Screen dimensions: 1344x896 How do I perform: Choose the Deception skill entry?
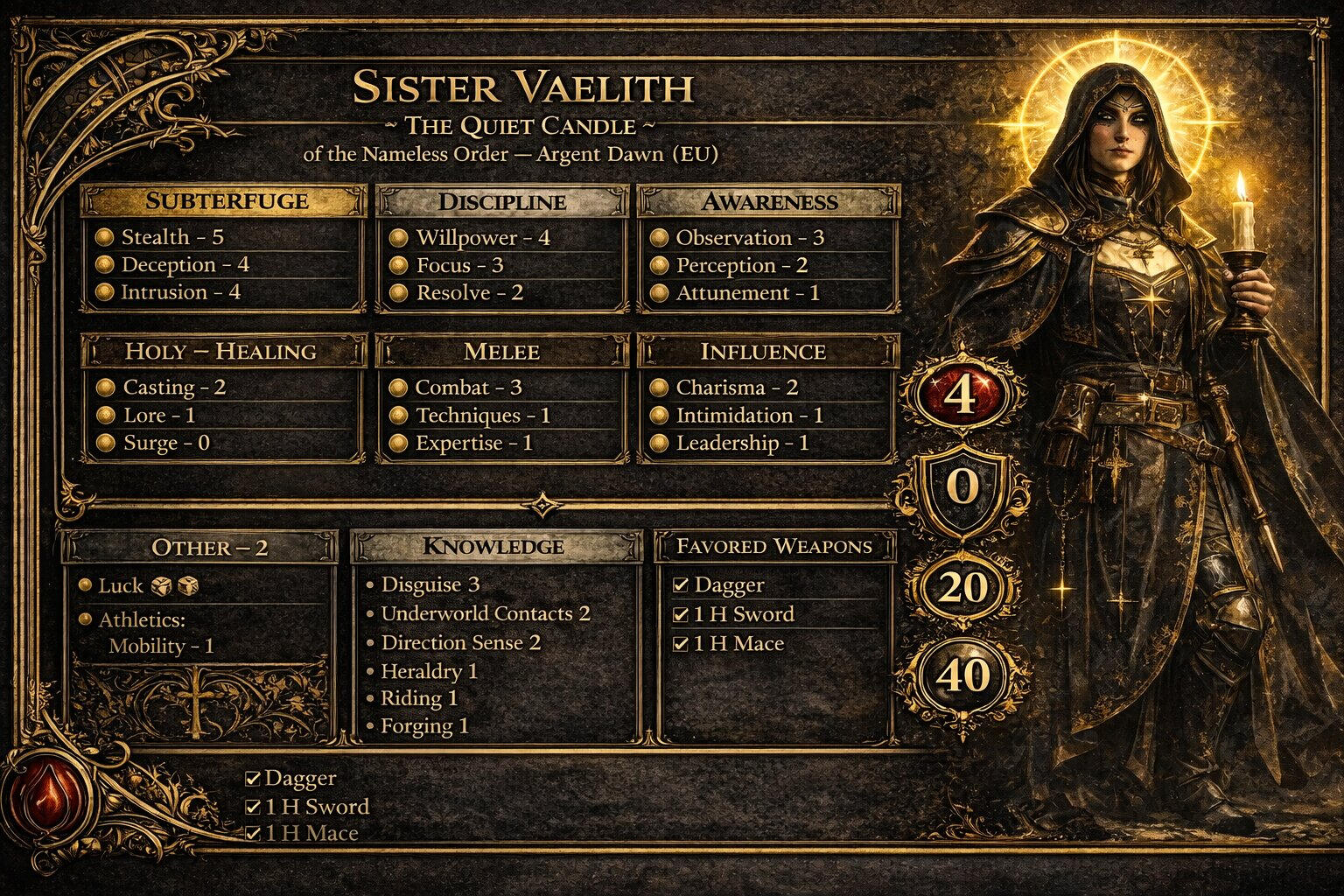[185, 265]
